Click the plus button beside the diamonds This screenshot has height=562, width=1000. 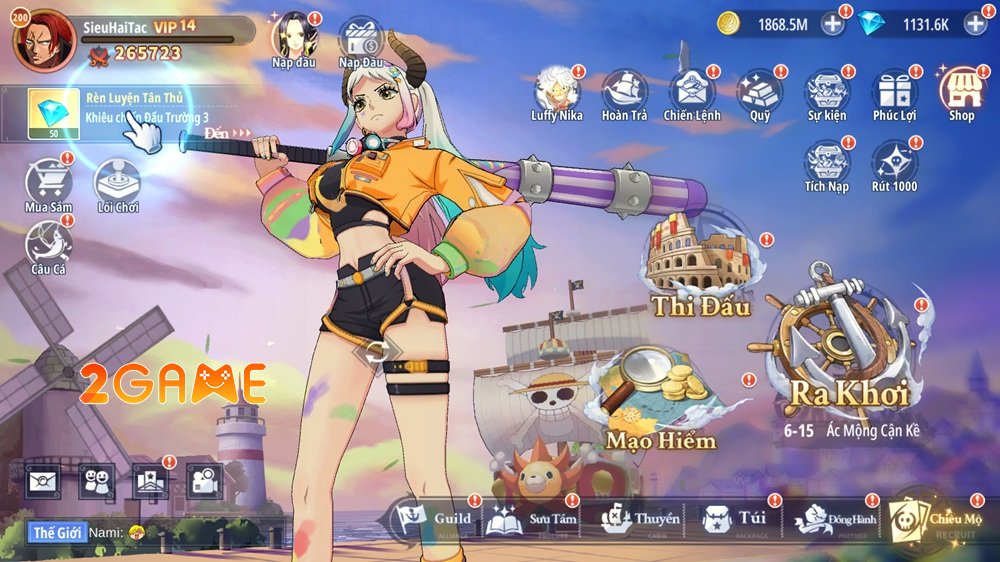[975, 23]
